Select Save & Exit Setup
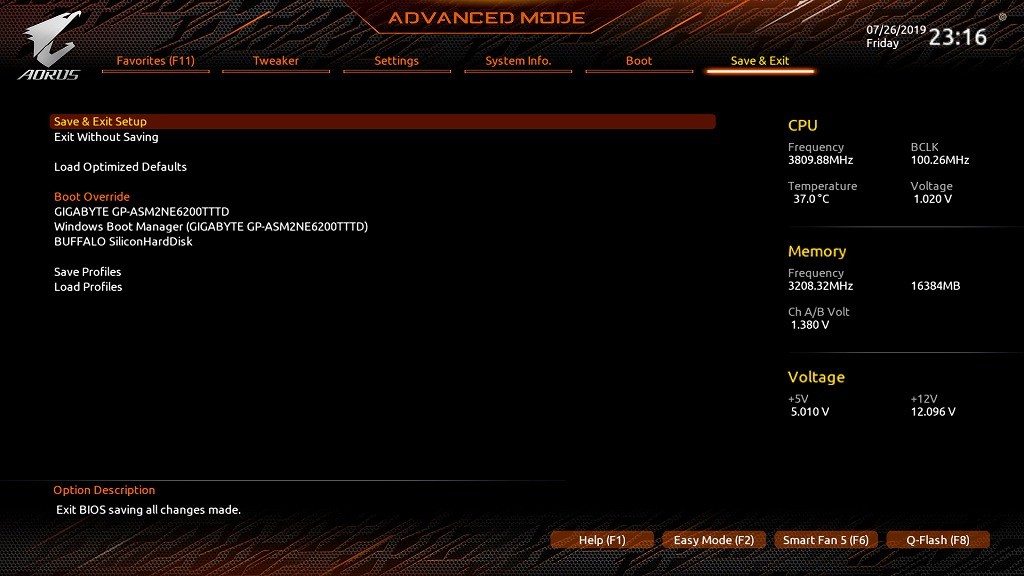Screen dimensions: 1024x576 [x=100, y=122]
